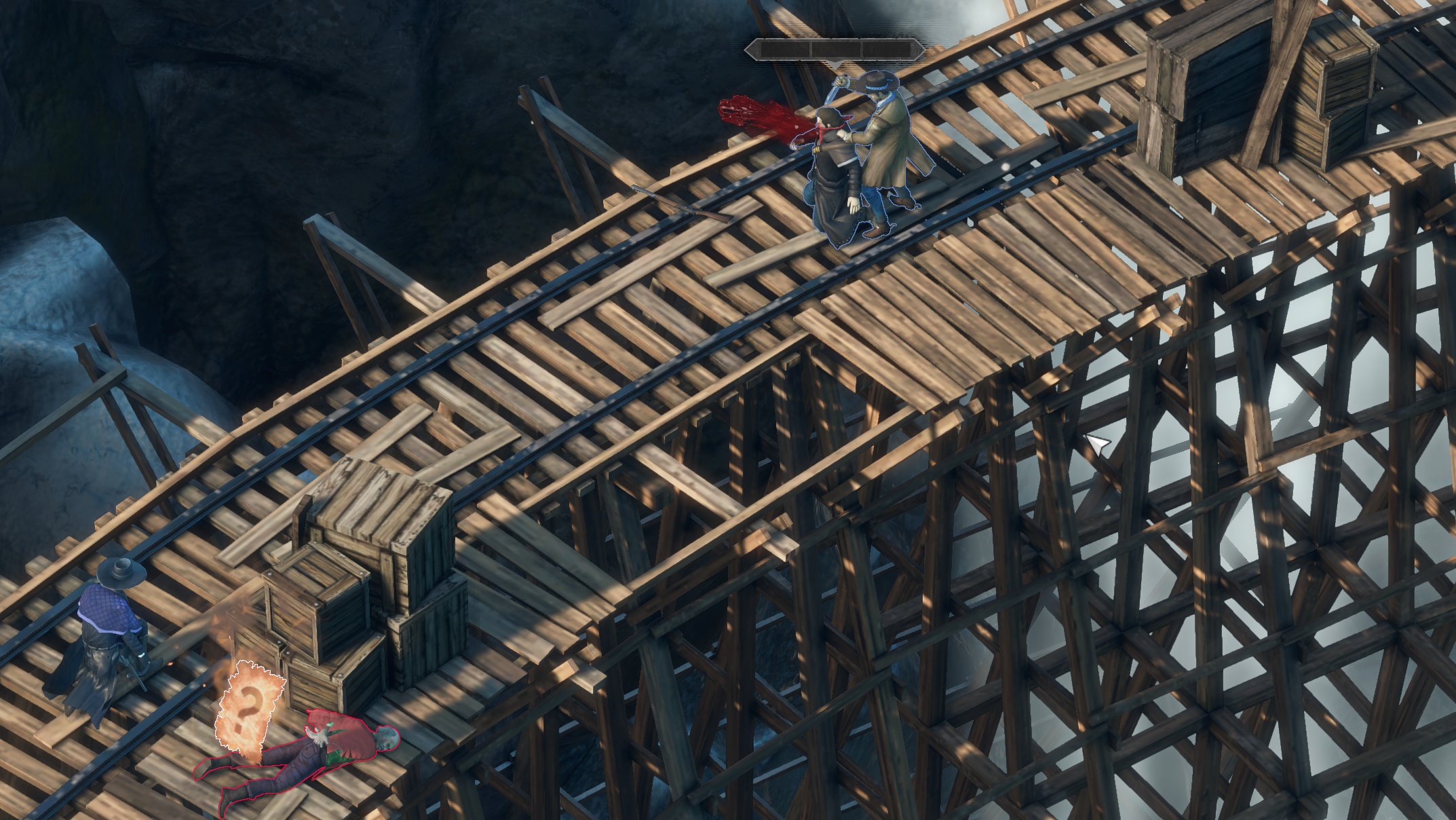Click the burning question mark alert marker
Image resolution: width=1456 pixels, height=820 pixels.
click(248, 706)
